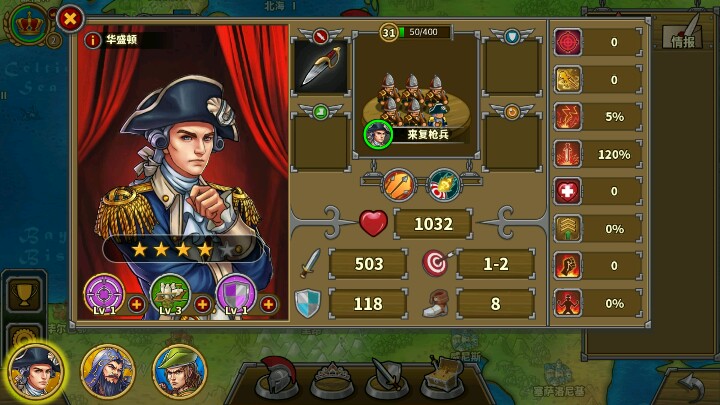This screenshot has width=720, height=405.
Task: Choose the green-hat general portrait
Action: [x=177, y=371]
